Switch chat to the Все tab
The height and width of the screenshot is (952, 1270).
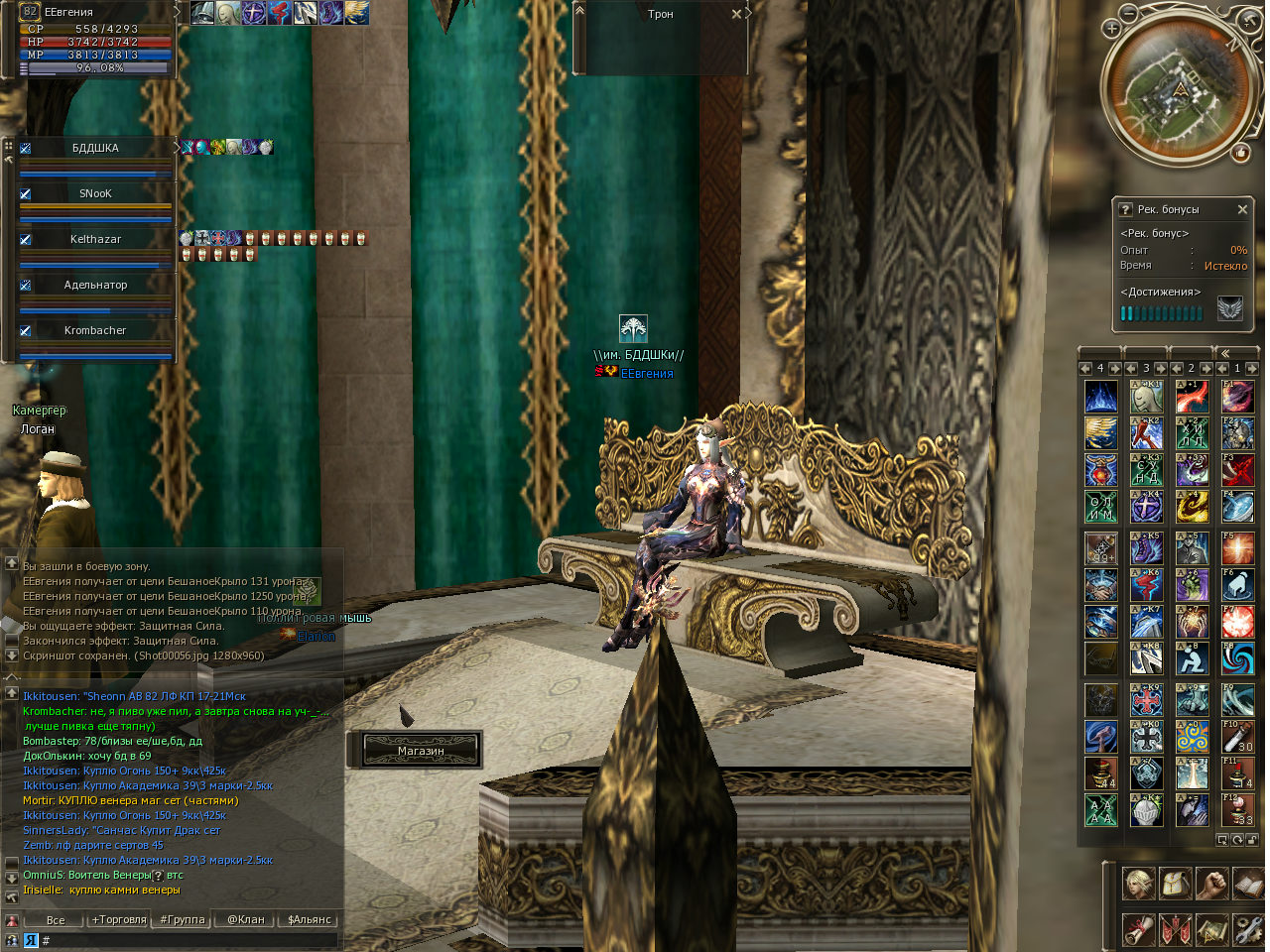(x=56, y=920)
